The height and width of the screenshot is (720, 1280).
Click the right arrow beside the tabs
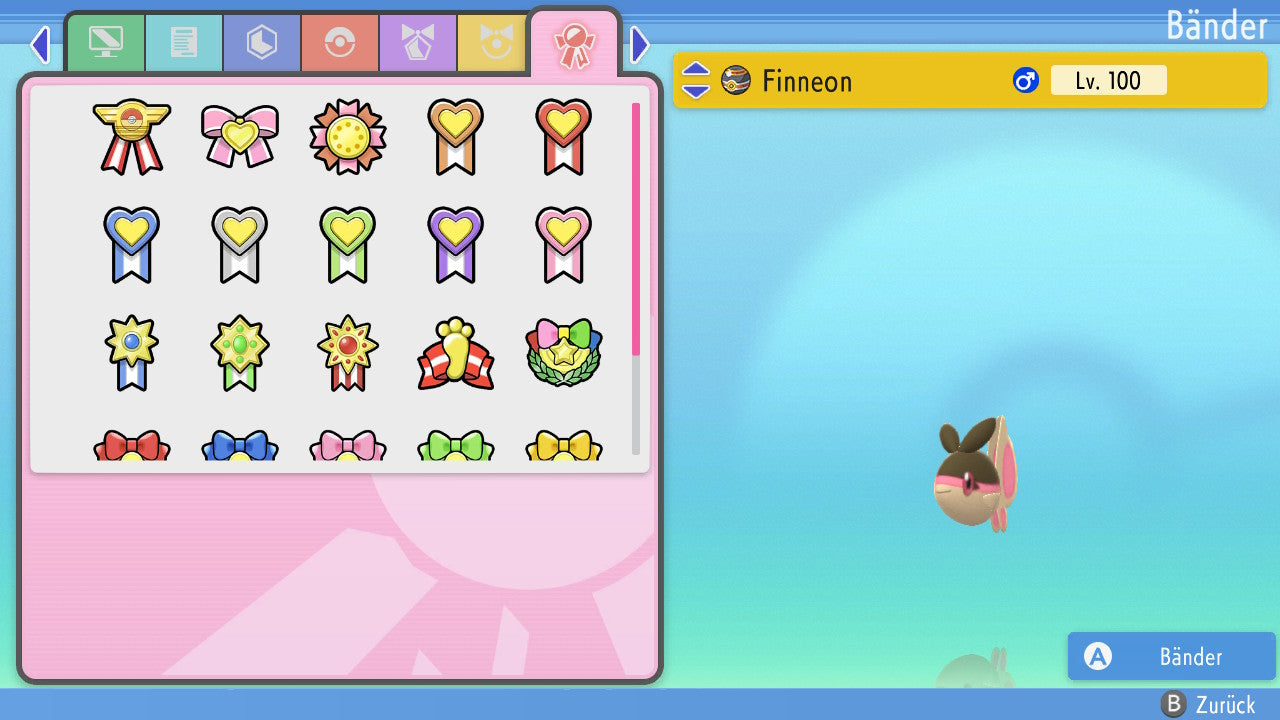(640, 44)
